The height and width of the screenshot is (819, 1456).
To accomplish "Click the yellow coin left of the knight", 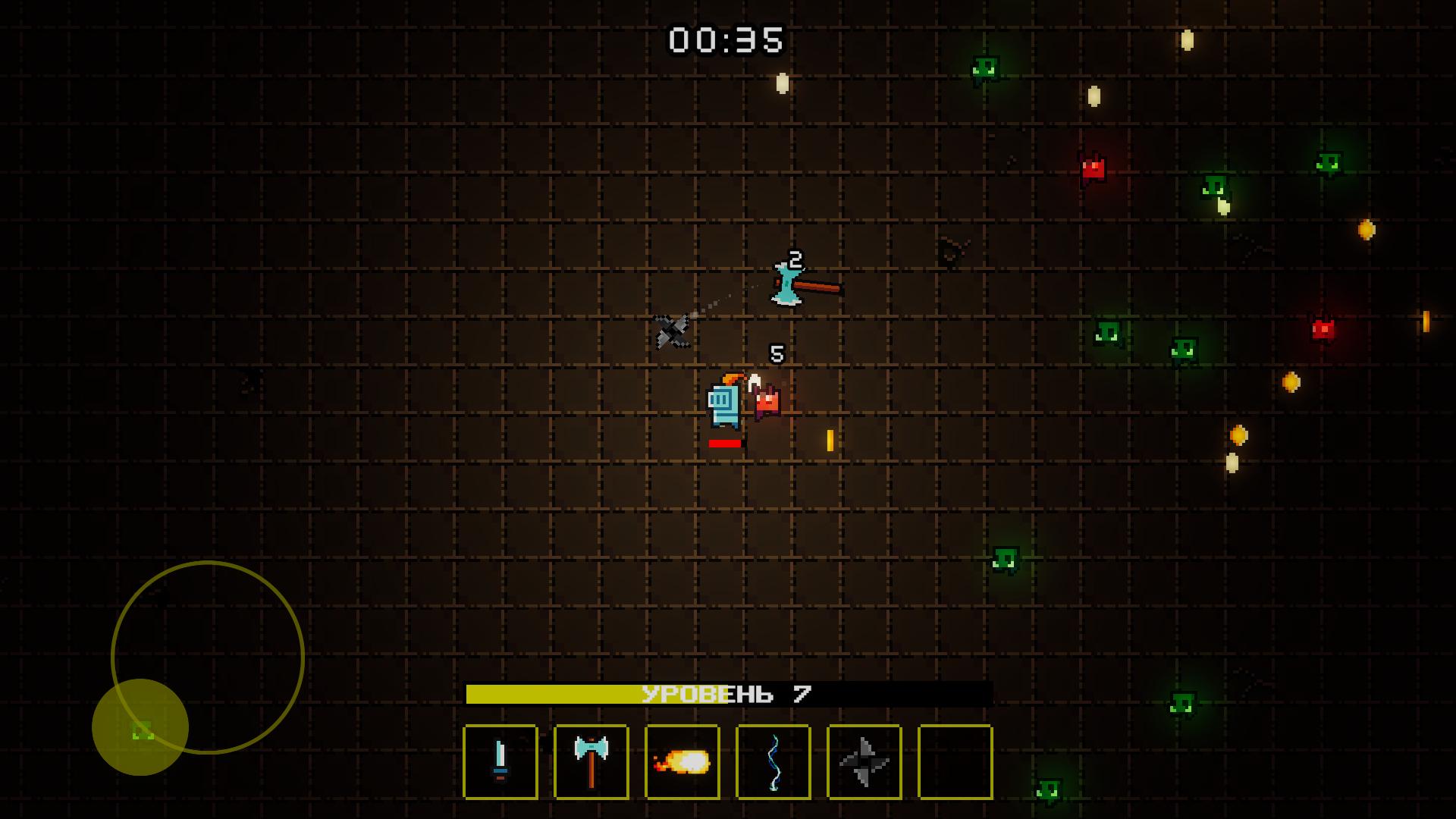I will (829, 440).
